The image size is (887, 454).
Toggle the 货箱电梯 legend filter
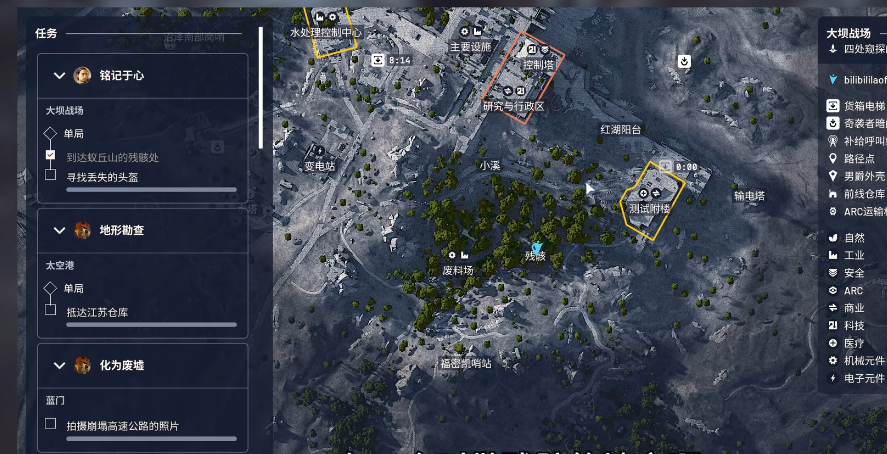pyautogui.click(x=856, y=105)
